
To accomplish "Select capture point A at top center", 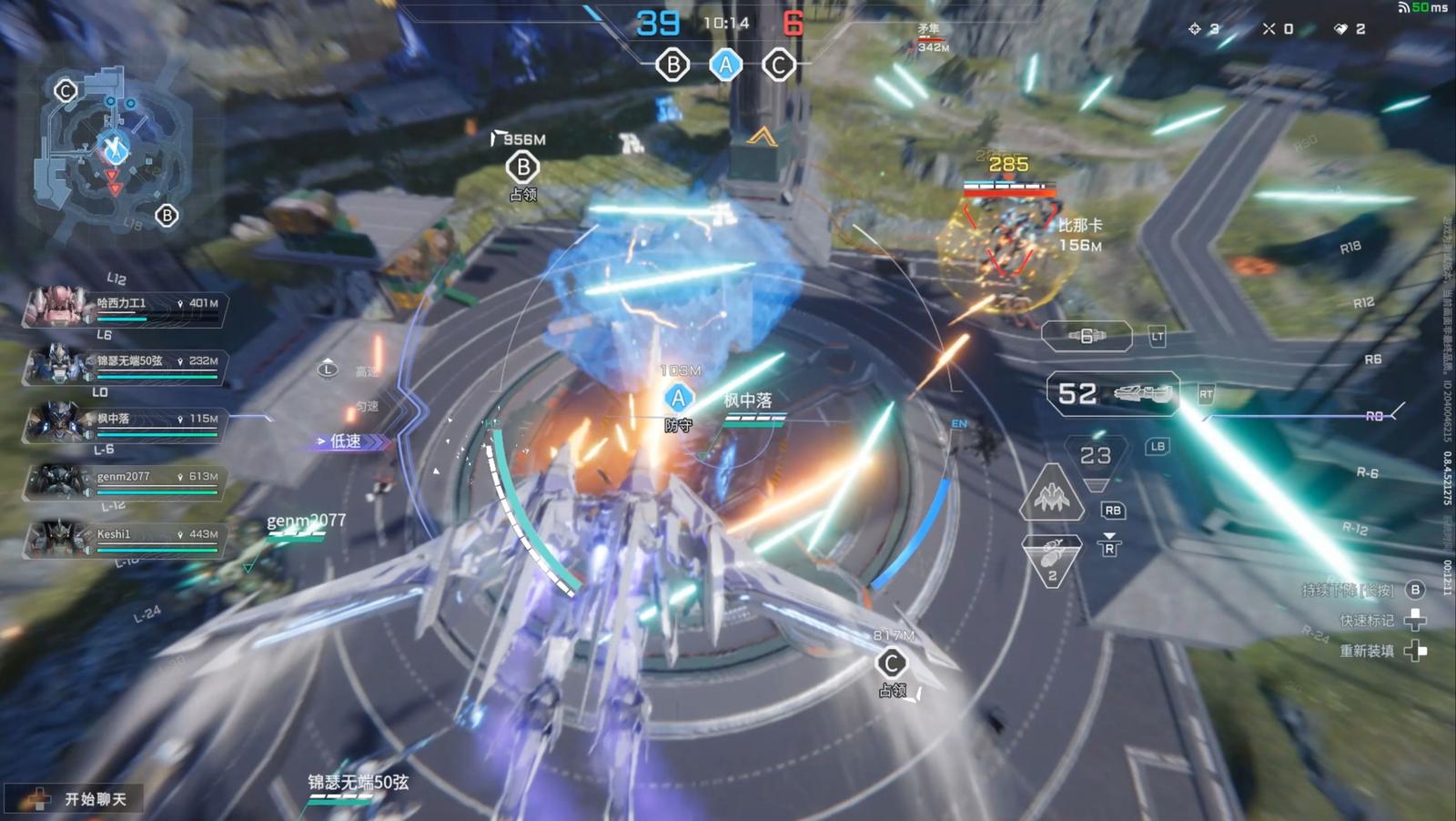I will click(725, 66).
